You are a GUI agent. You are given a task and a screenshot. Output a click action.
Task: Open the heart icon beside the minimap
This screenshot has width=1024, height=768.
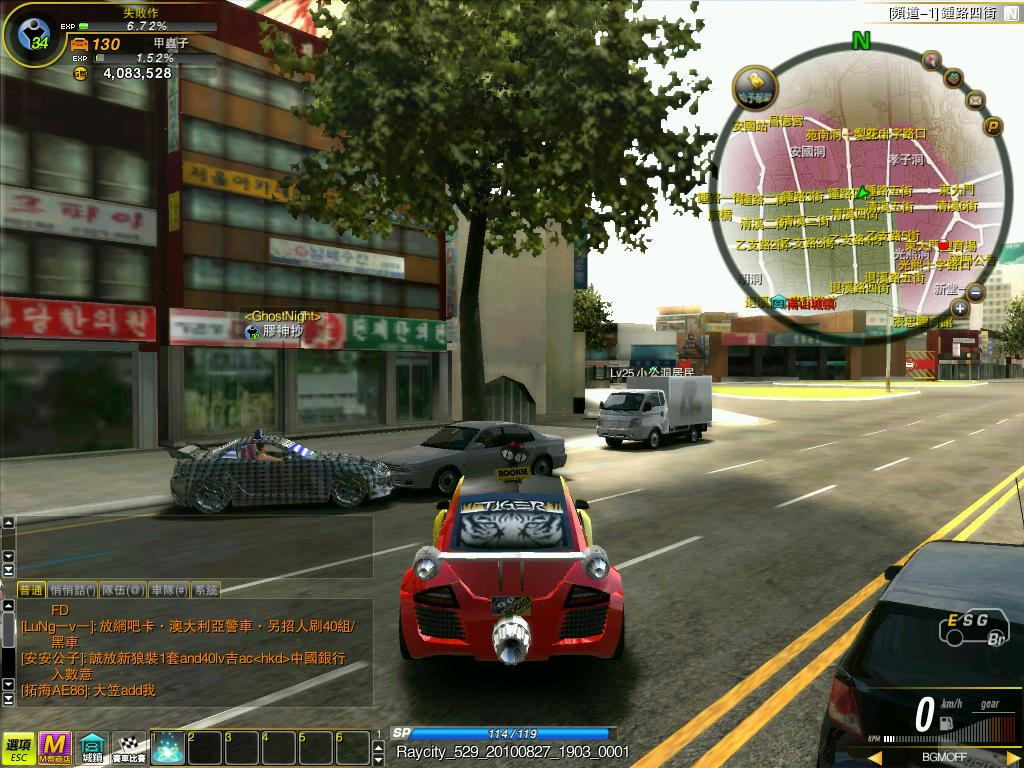(x=954, y=77)
